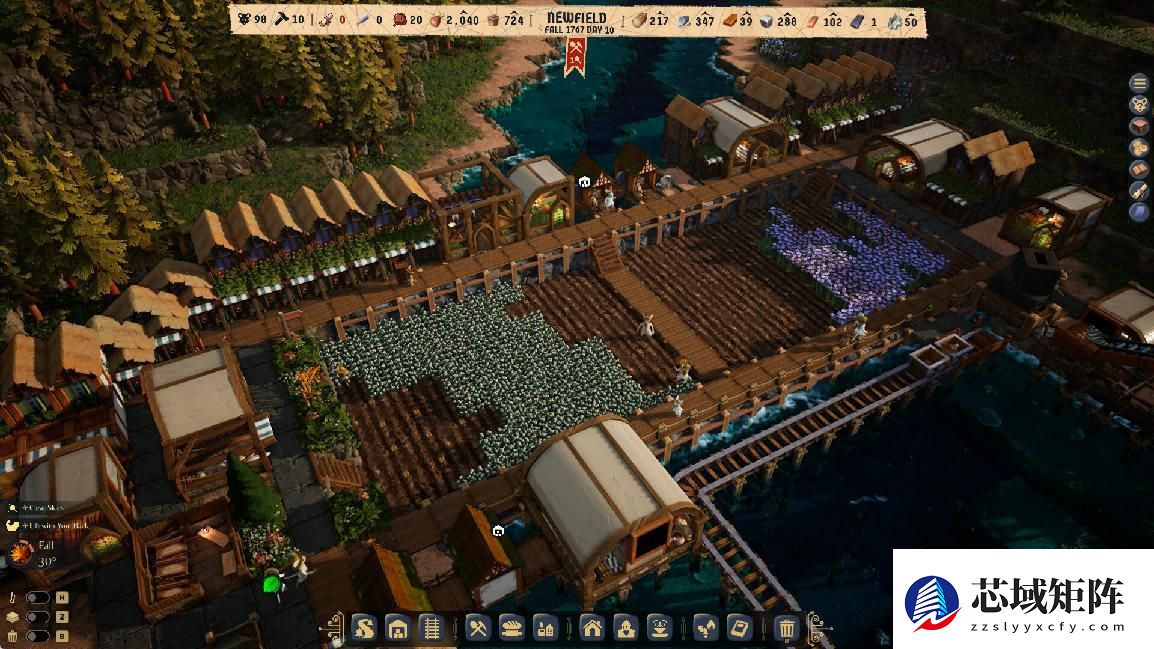
Task: Choose the bread food production category
Action: pos(511,629)
